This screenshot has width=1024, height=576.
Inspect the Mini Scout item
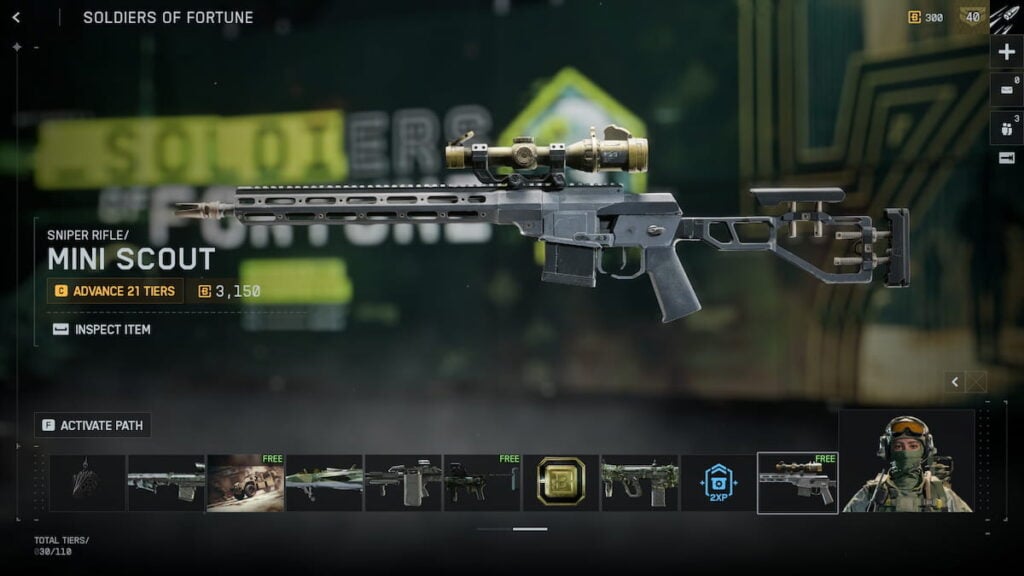point(102,329)
